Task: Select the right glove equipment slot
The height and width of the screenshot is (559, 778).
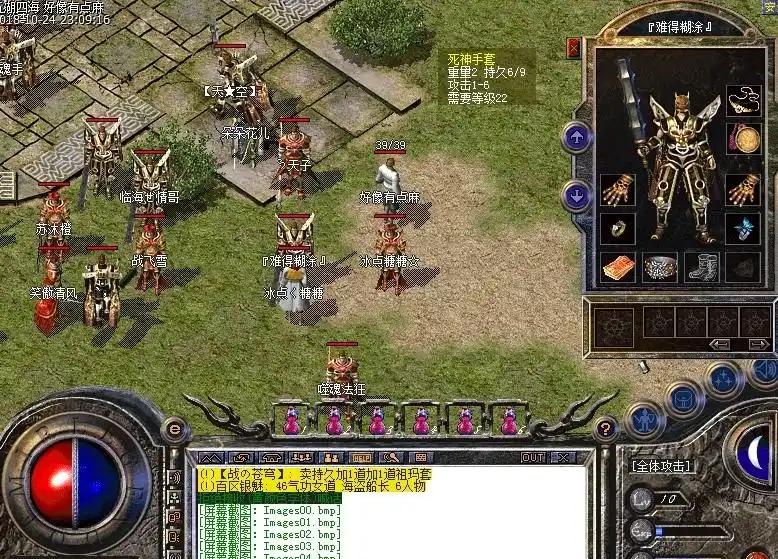Action: (x=741, y=189)
